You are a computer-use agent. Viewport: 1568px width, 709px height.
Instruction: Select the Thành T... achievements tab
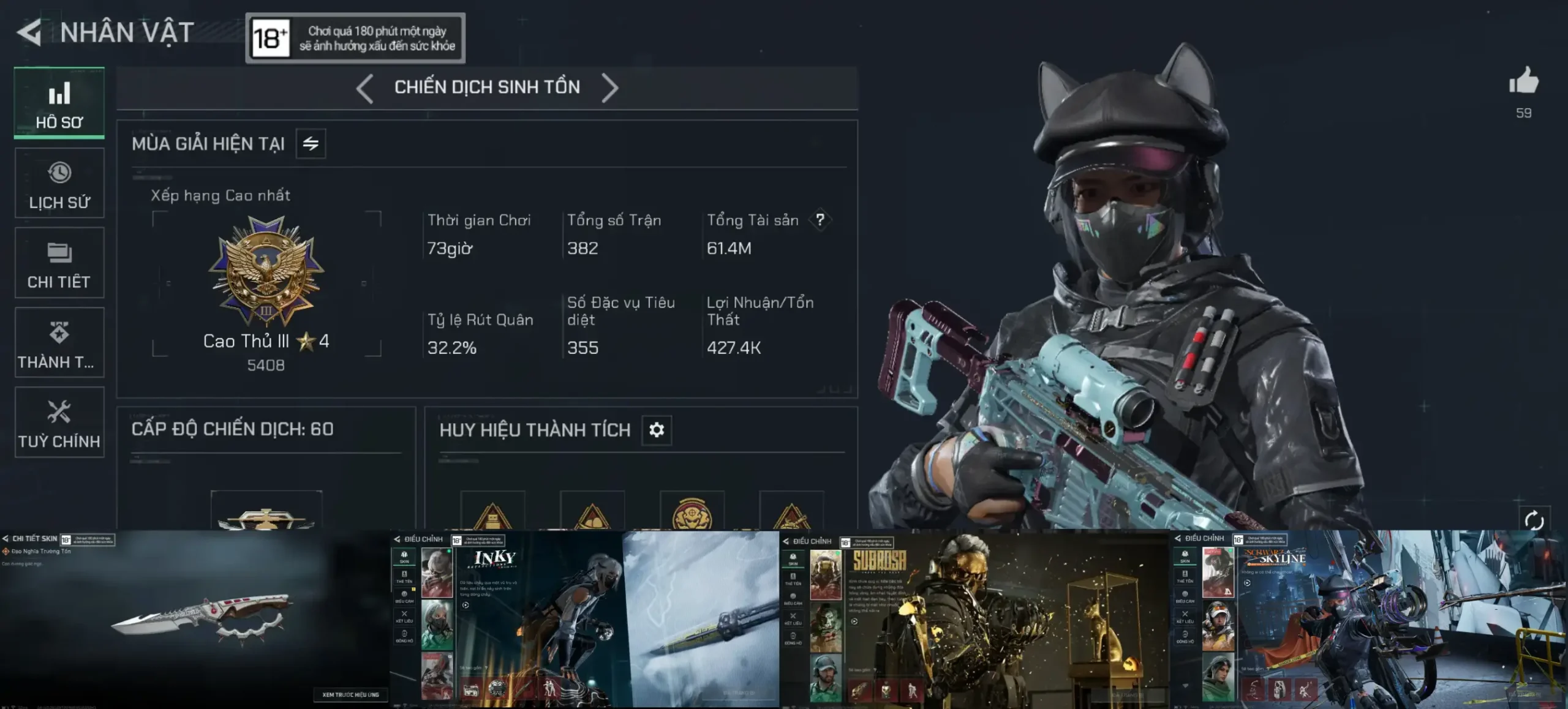(59, 343)
